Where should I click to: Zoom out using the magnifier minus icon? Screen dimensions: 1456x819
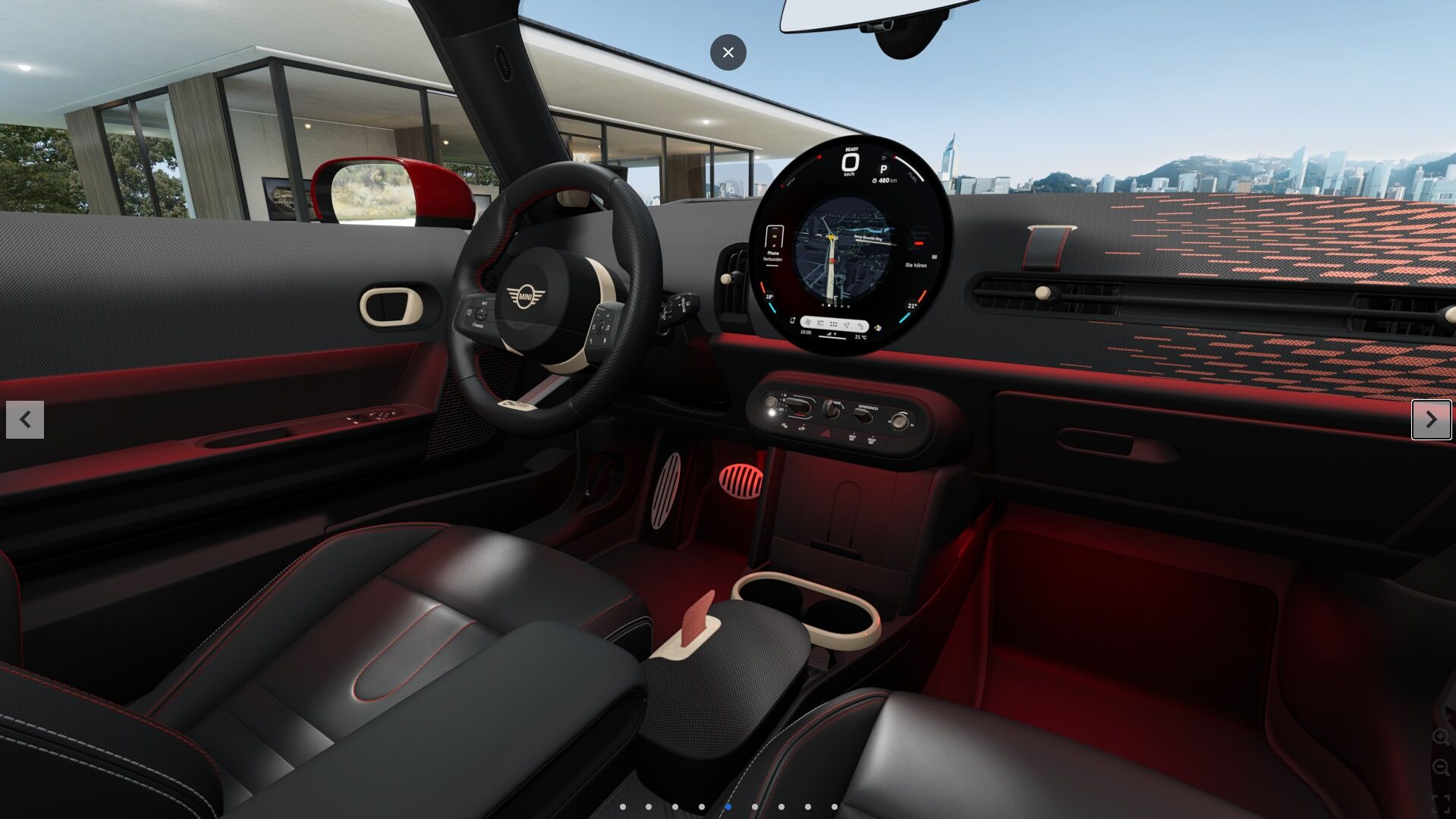click(x=1440, y=768)
